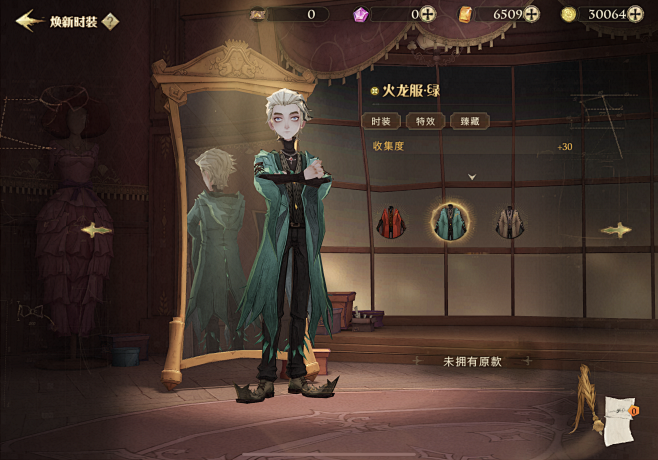
Task: Switch to the 特效 tab
Action: [x=424, y=121]
